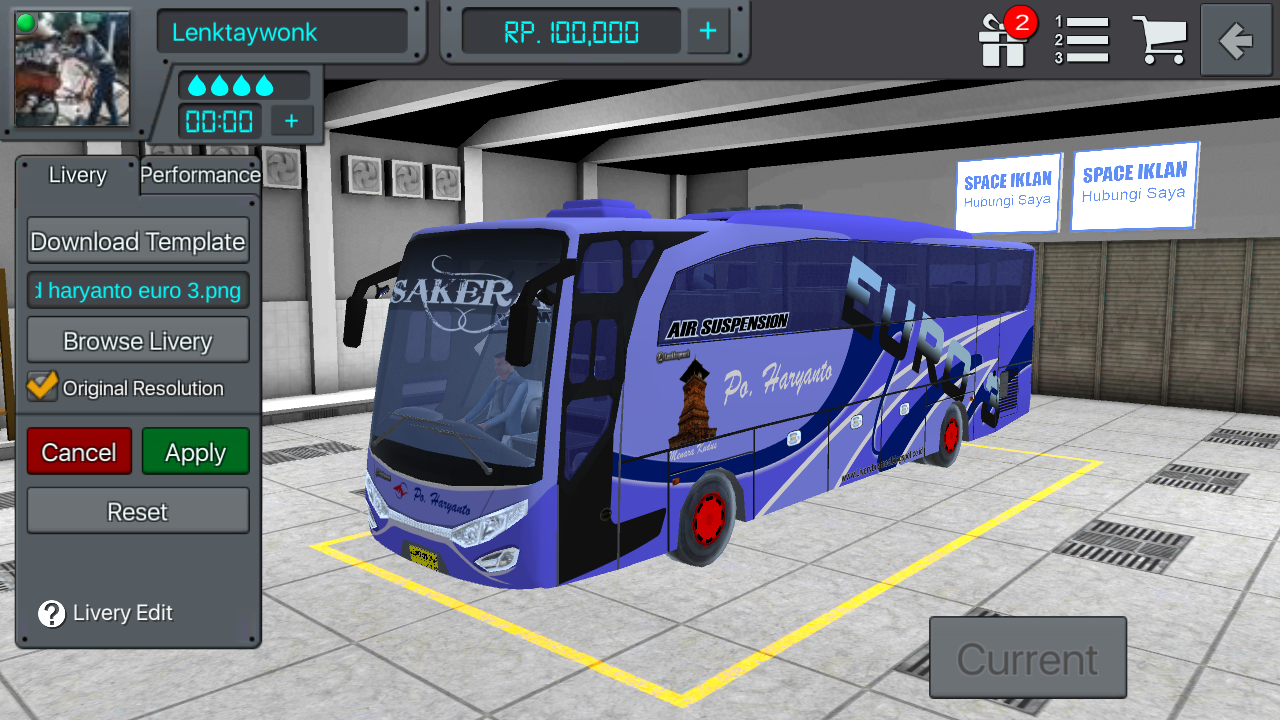
Task: Open the leaderboard rankings icon
Action: pyautogui.click(x=1085, y=41)
